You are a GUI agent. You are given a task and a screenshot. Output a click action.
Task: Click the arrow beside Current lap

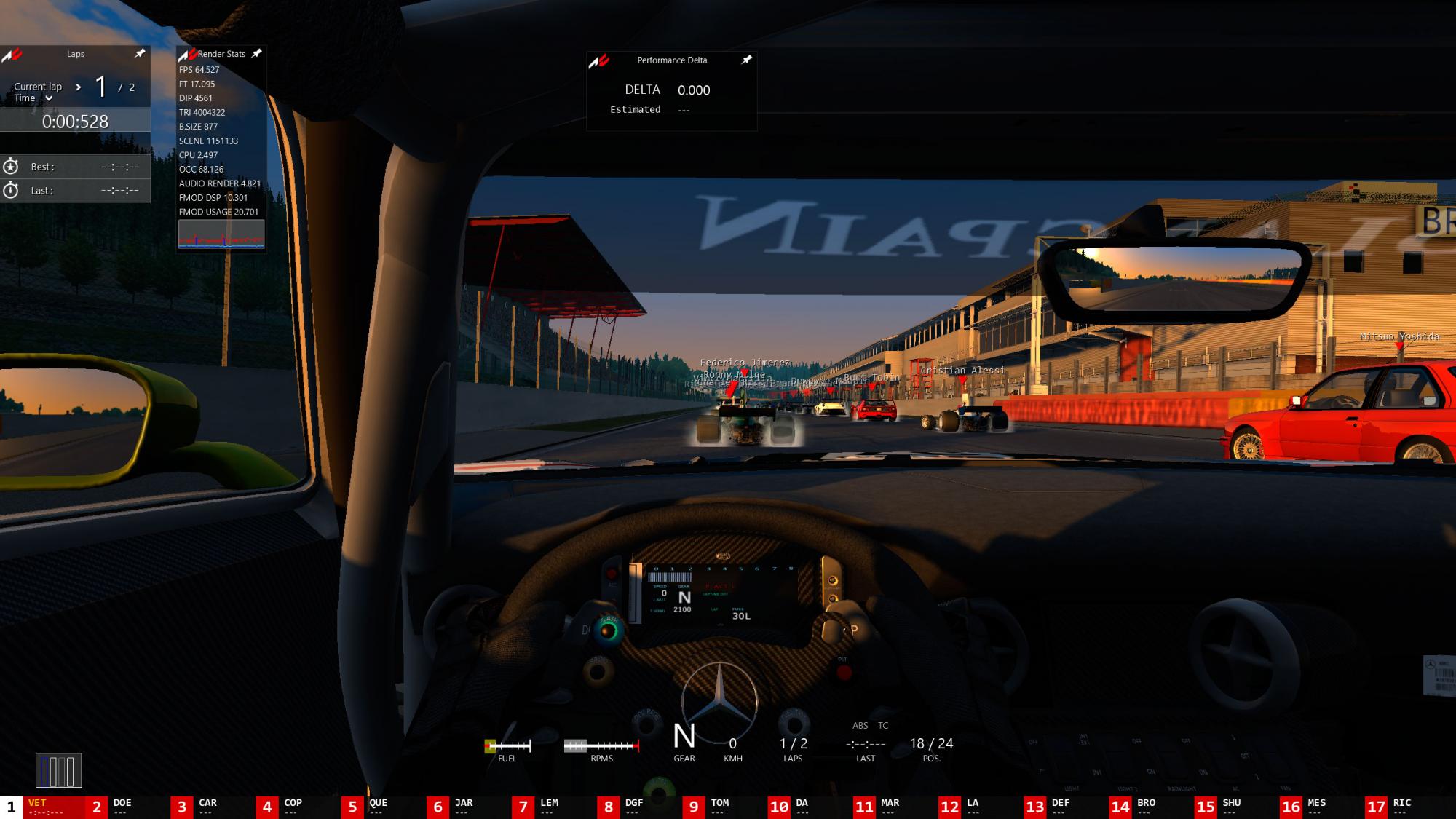[x=78, y=87]
